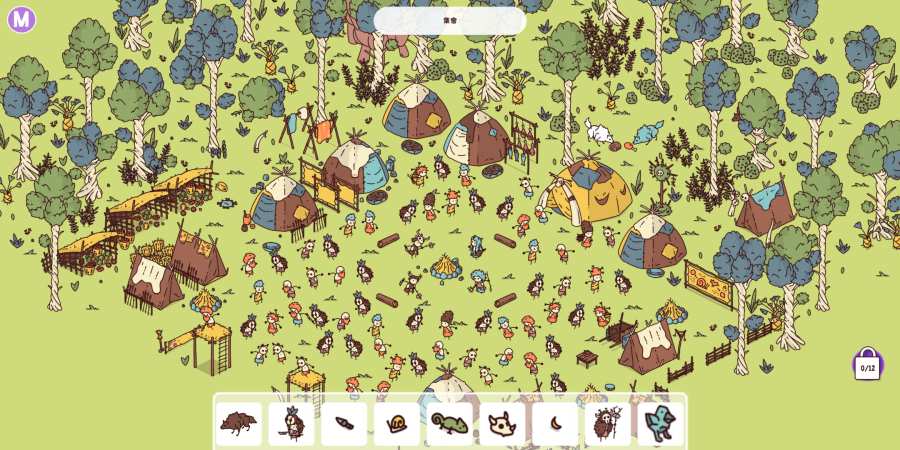Select the skull-masked shaman target slot
This screenshot has height=450, width=900.
pos(608,424)
